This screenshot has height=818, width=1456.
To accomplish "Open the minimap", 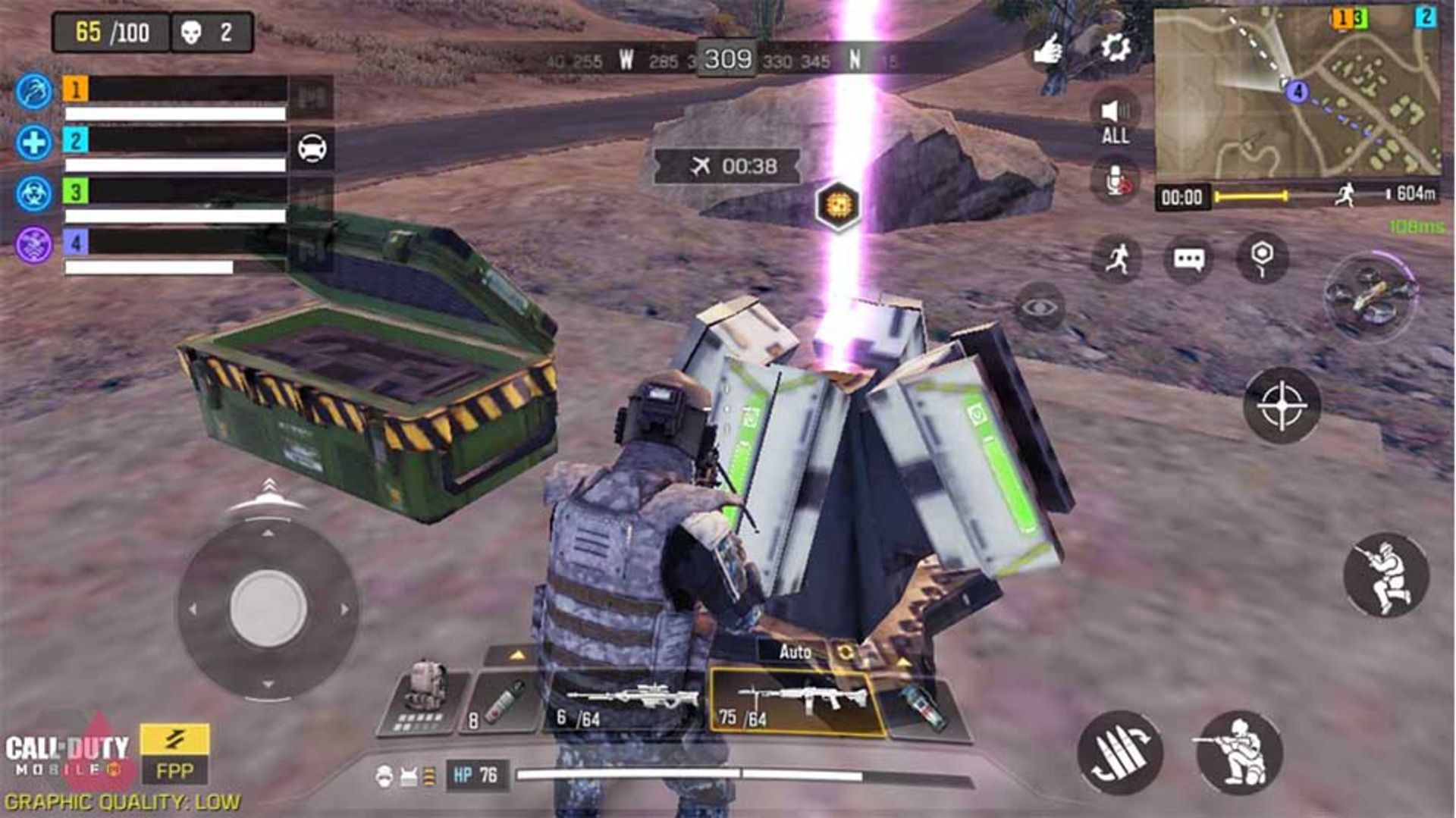I will pos(1296,93).
